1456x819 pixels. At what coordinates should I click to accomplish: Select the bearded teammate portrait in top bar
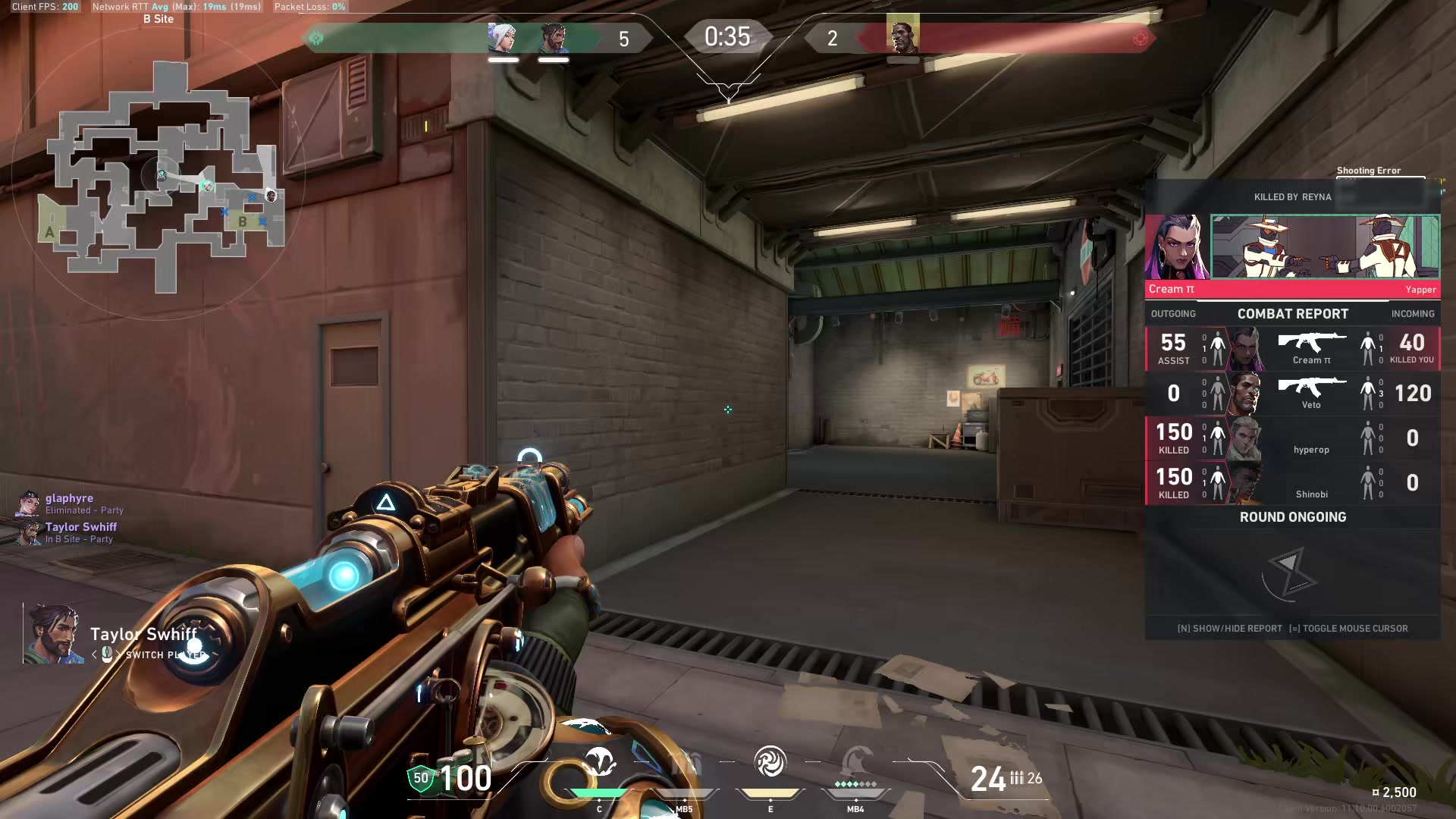tap(553, 36)
